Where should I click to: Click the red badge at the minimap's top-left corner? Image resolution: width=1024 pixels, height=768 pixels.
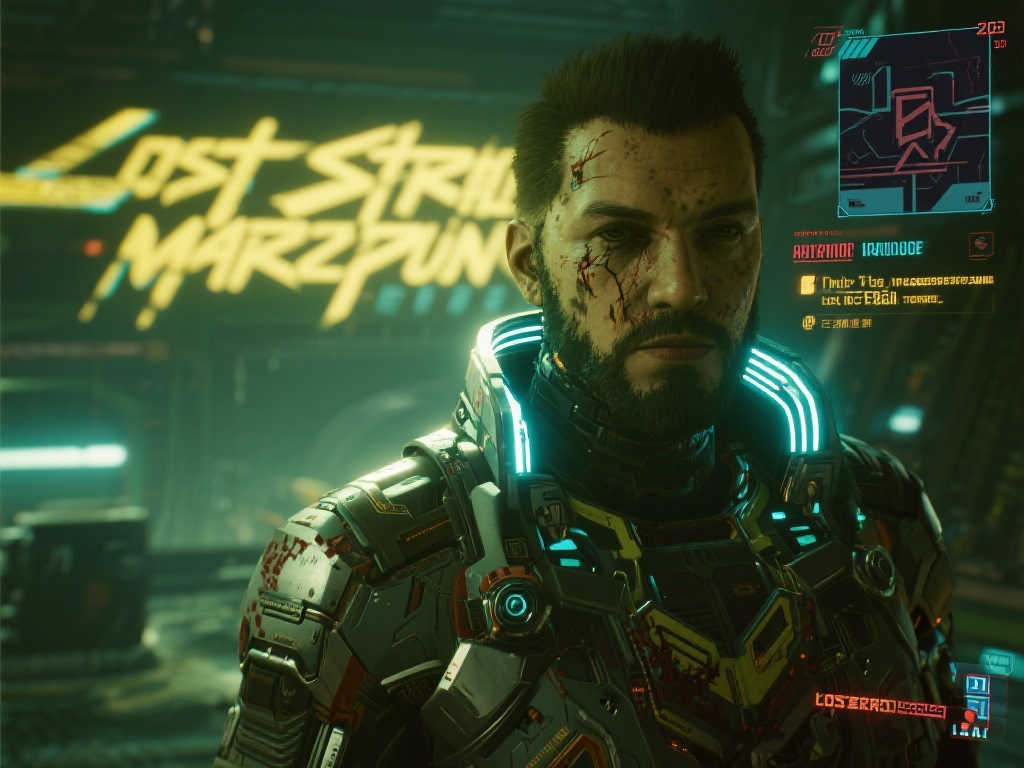(x=822, y=44)
